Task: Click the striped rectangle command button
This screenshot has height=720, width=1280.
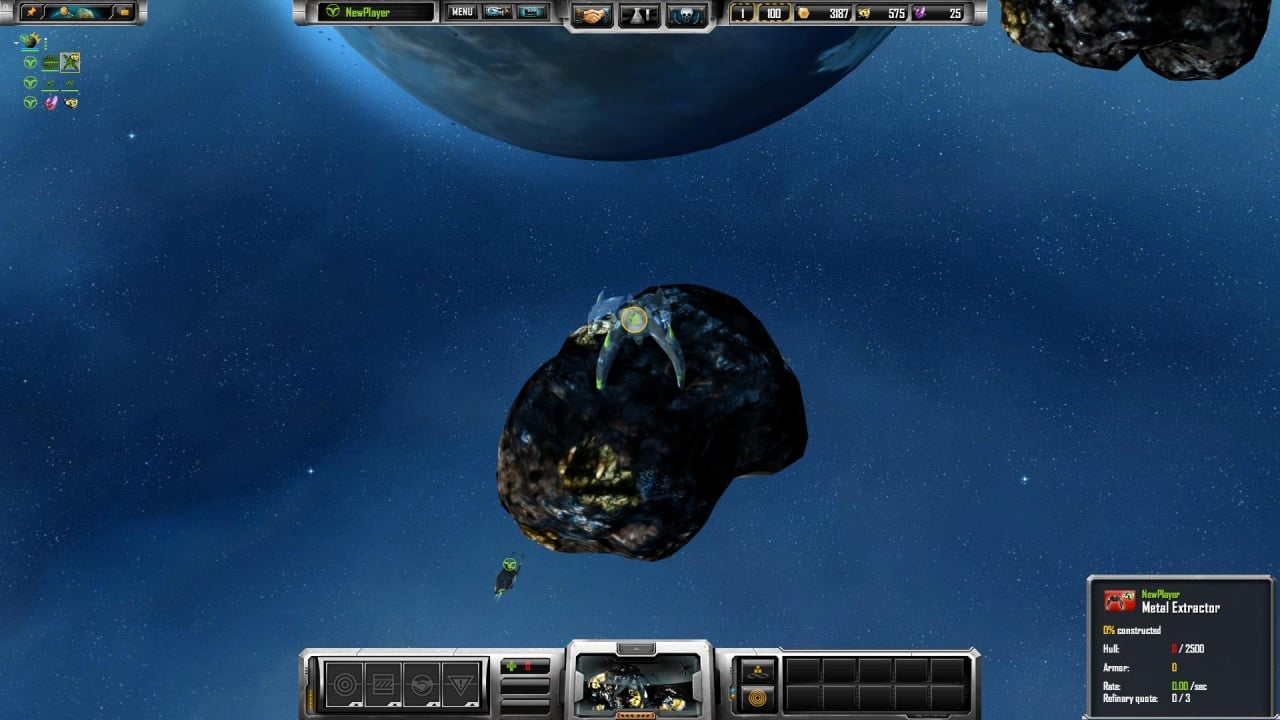Action: (x=383, y=685)
